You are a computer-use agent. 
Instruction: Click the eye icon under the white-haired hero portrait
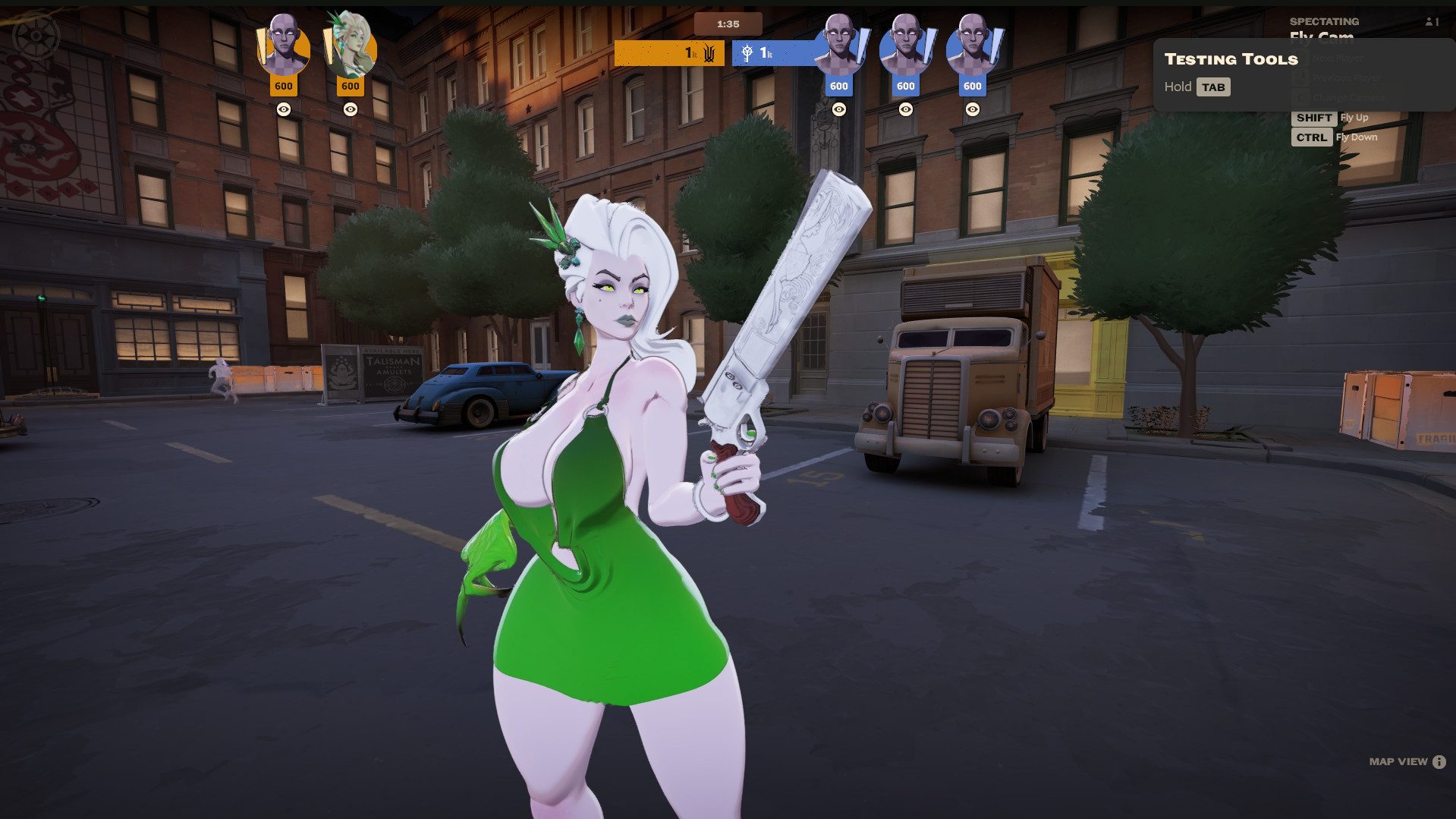tap(351, 109)
